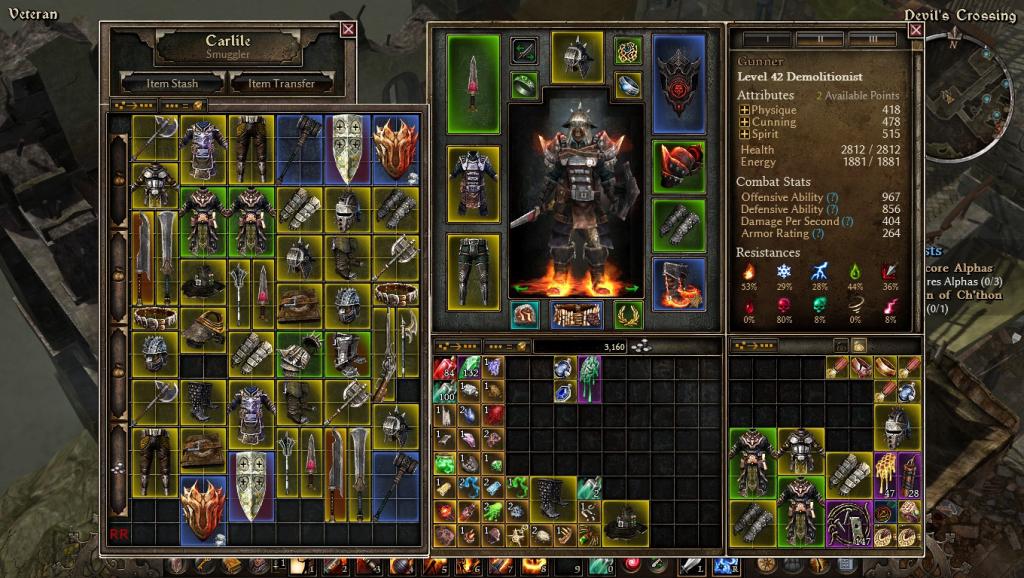The width and height of the screenshot is (1024, 578).
Task: Pick the white cross shield in stash
Action: click(x=349, y=148)
